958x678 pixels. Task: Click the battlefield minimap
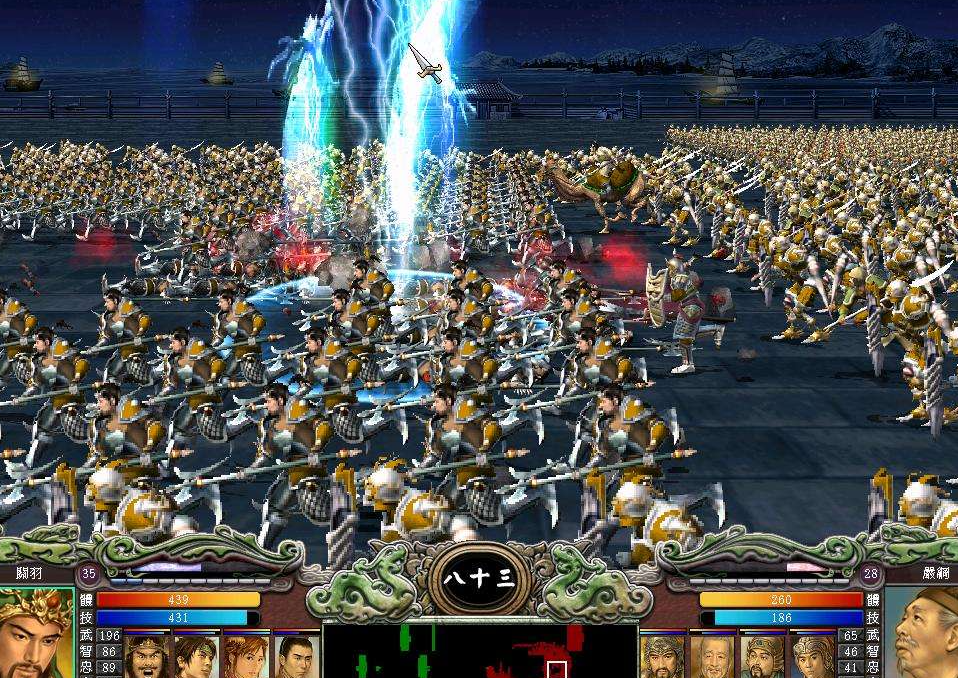point(480,650)
